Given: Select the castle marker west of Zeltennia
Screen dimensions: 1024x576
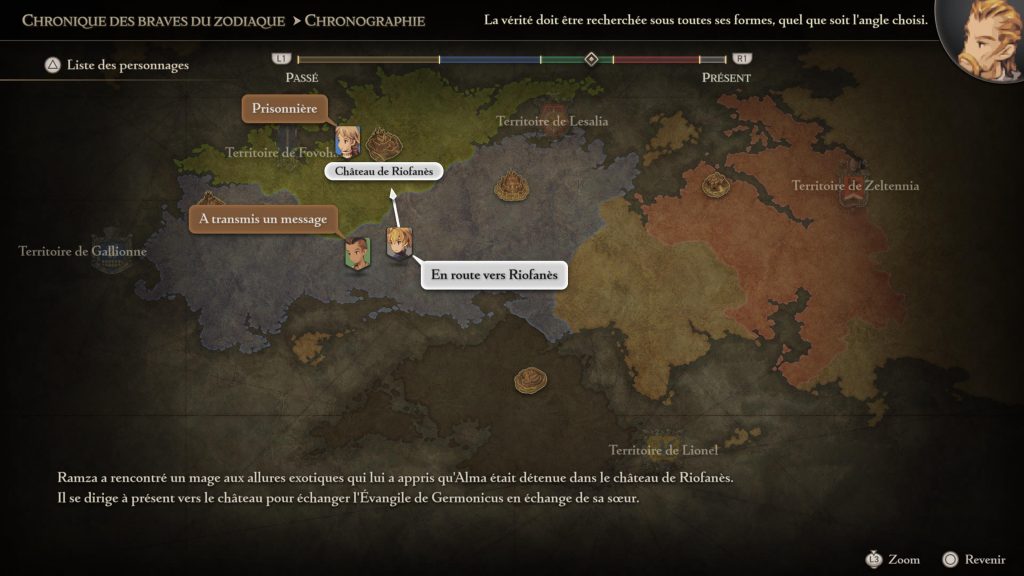Looking at the screenshot, I should 714,184.
